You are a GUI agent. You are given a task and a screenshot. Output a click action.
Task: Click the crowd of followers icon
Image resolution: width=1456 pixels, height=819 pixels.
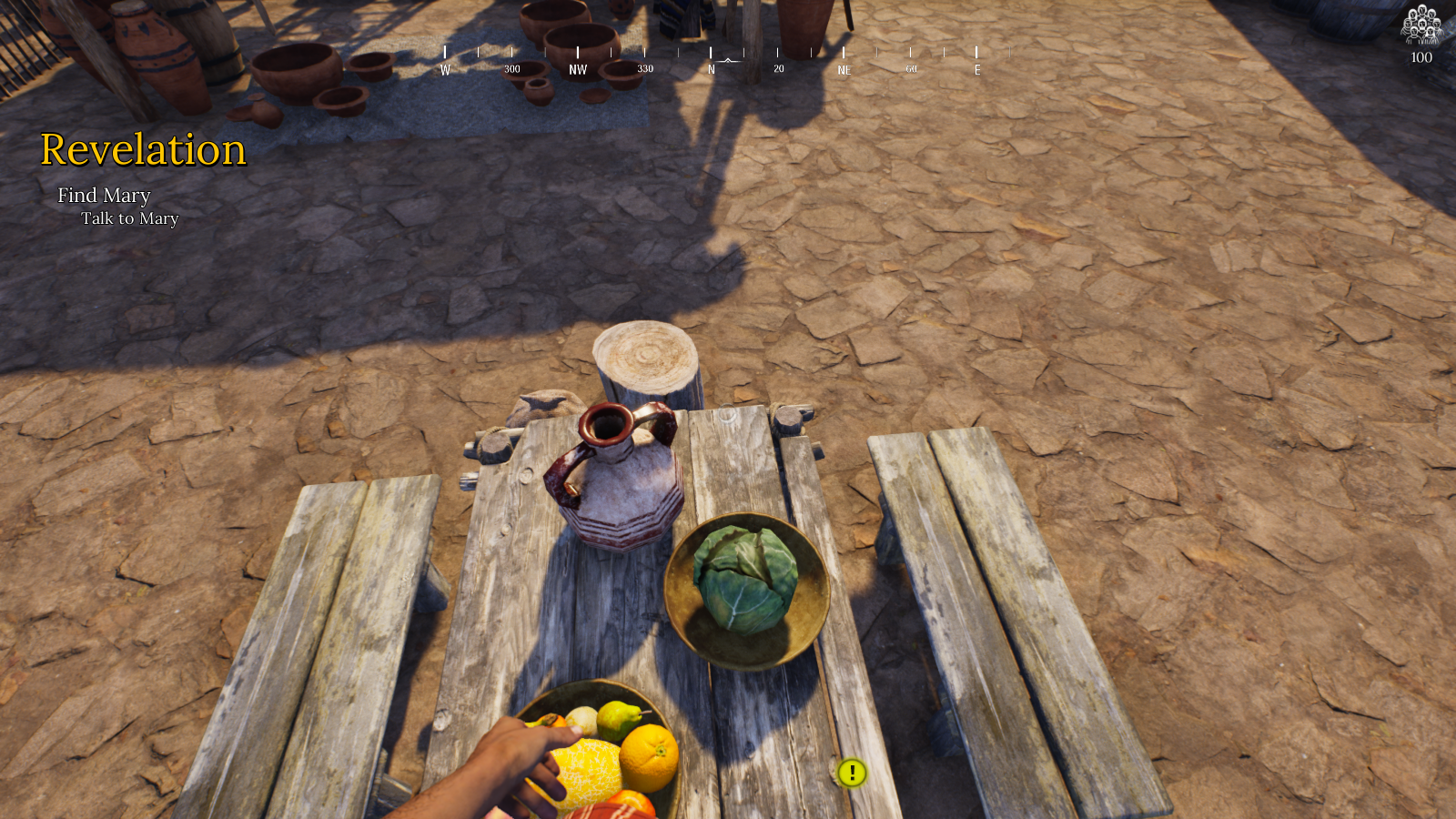pyautogui.click(x=1421, y=25)
